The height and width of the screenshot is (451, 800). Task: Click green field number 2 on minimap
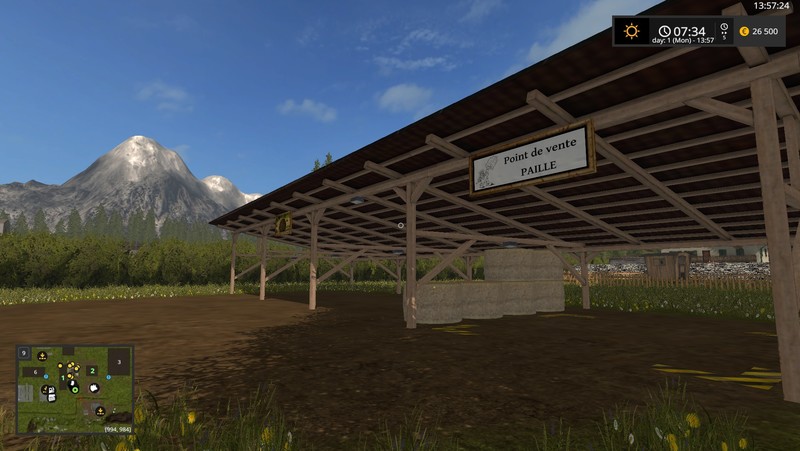[x=92, y=371]
